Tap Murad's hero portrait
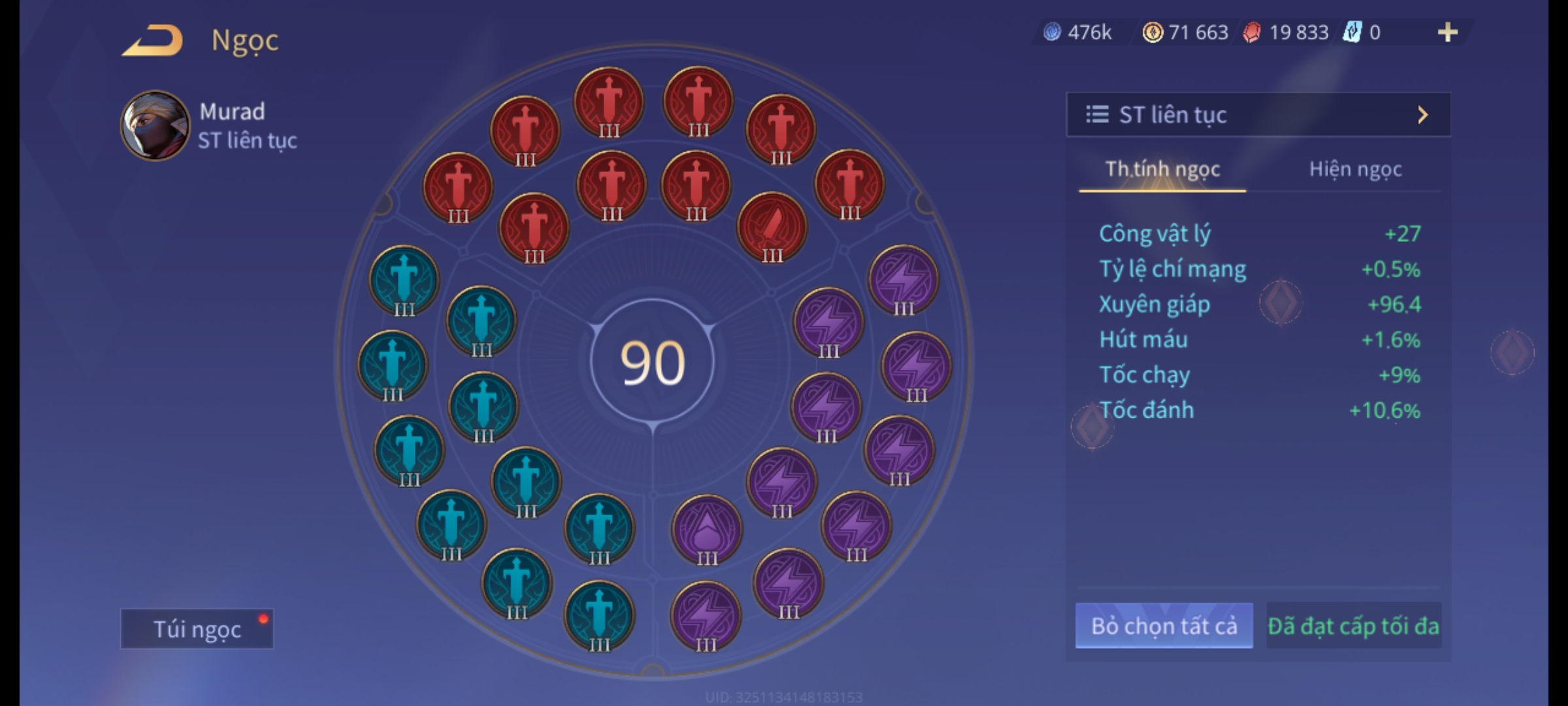 click(x=155, y=126)
